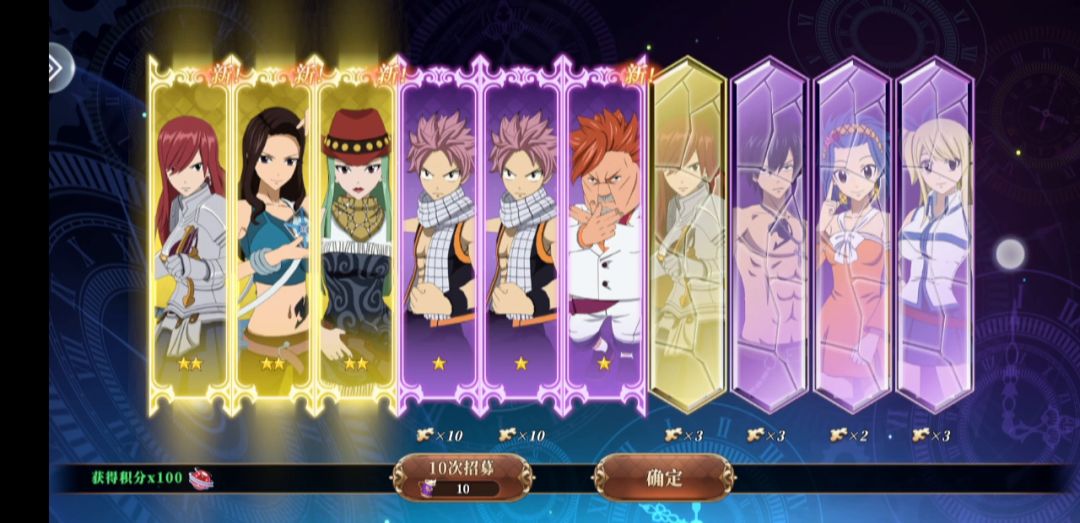Screen dimensions: 1080x523
Task: Confirm the summon results with 确定
Action: (x=664, y=477)
